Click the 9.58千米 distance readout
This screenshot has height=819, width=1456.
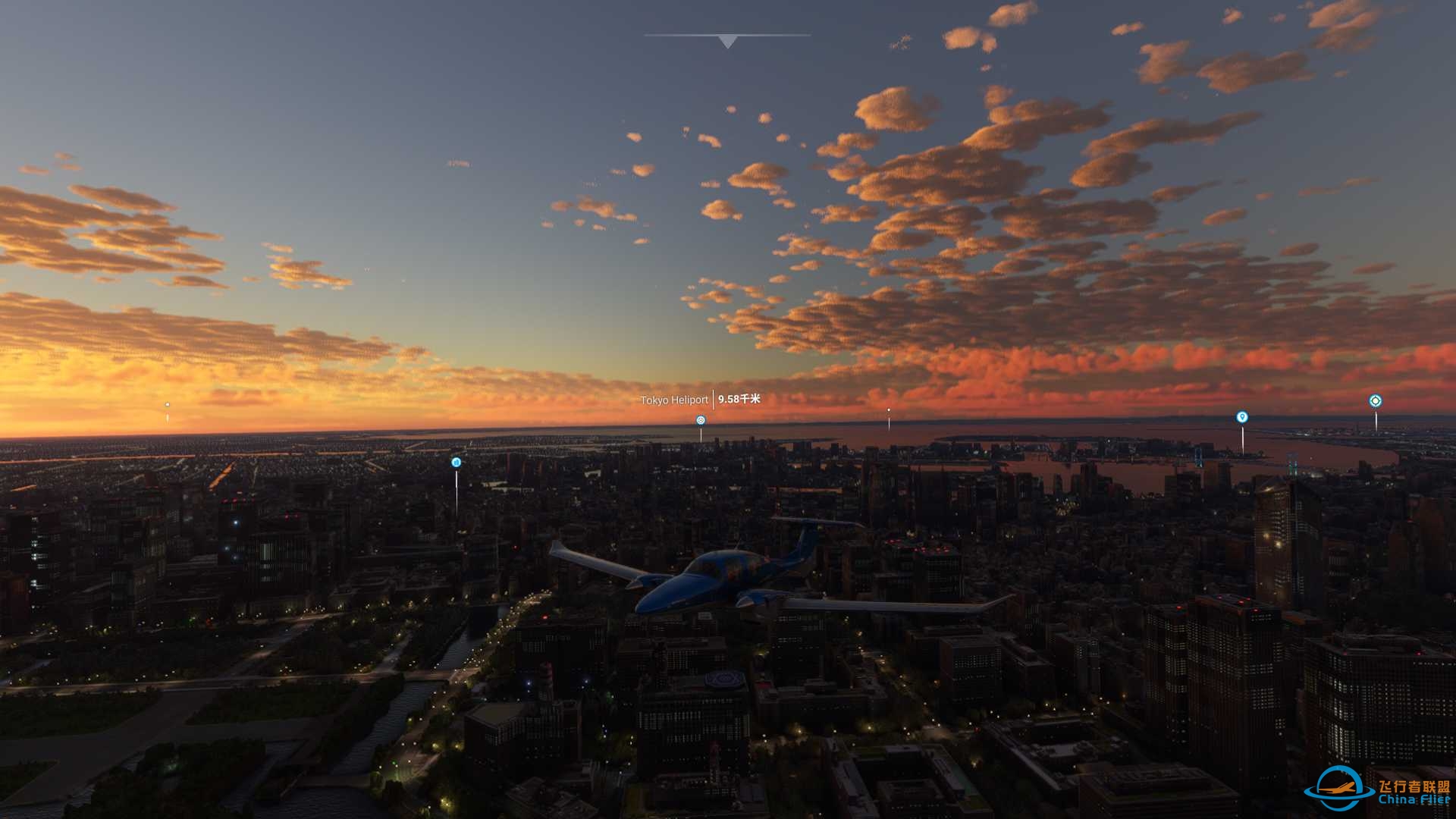pos(739,399)
